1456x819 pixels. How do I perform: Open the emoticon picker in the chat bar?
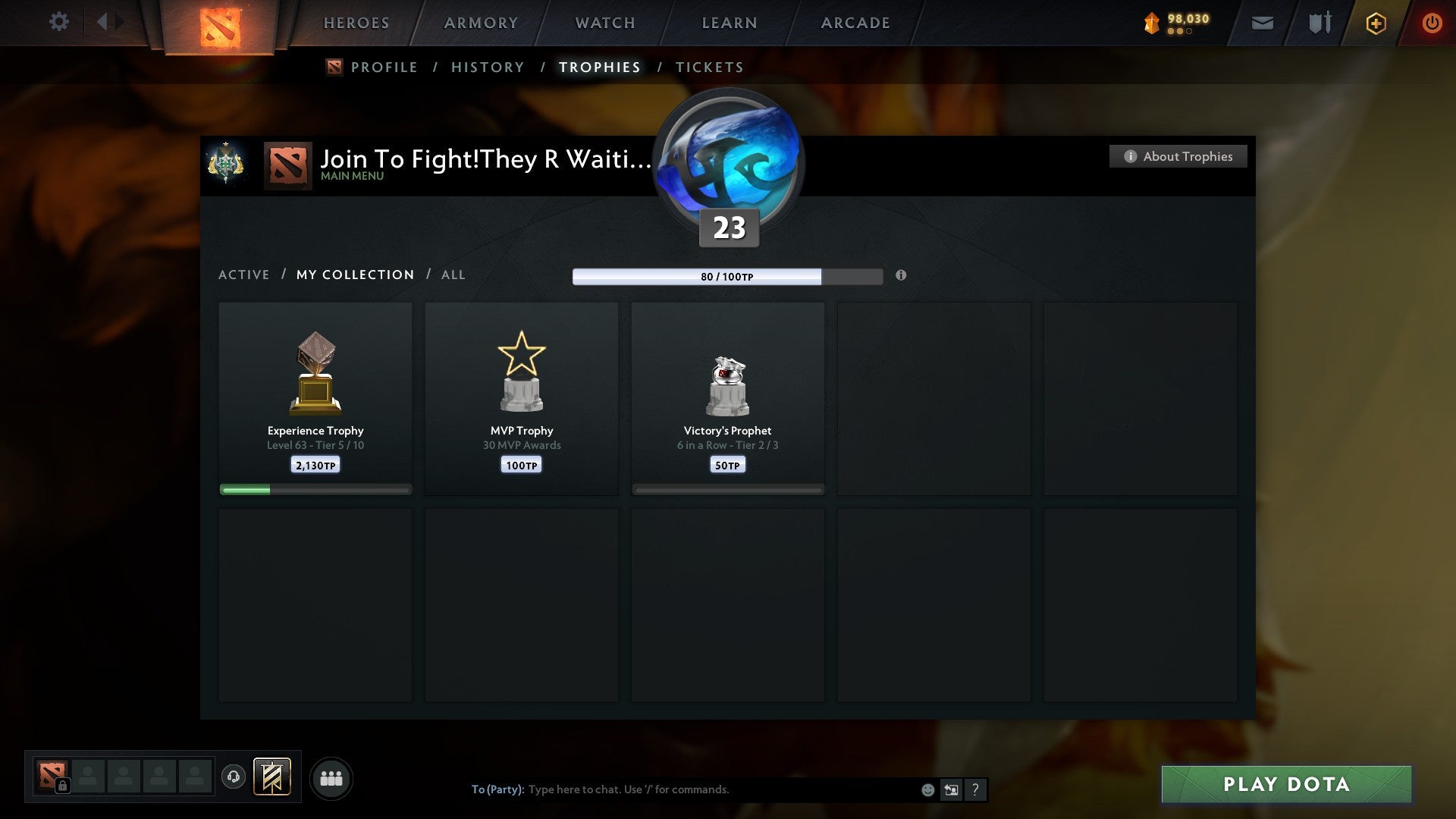(x=927, y=789)
